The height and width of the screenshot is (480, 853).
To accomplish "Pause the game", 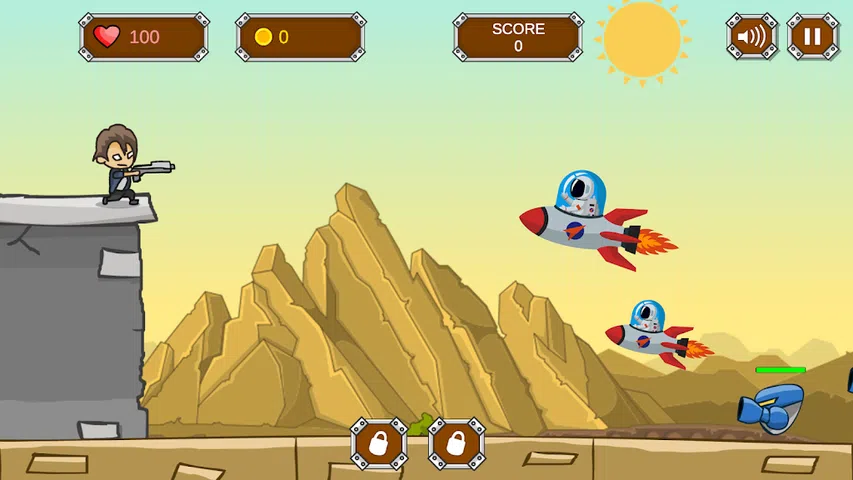I will point(812,38).
